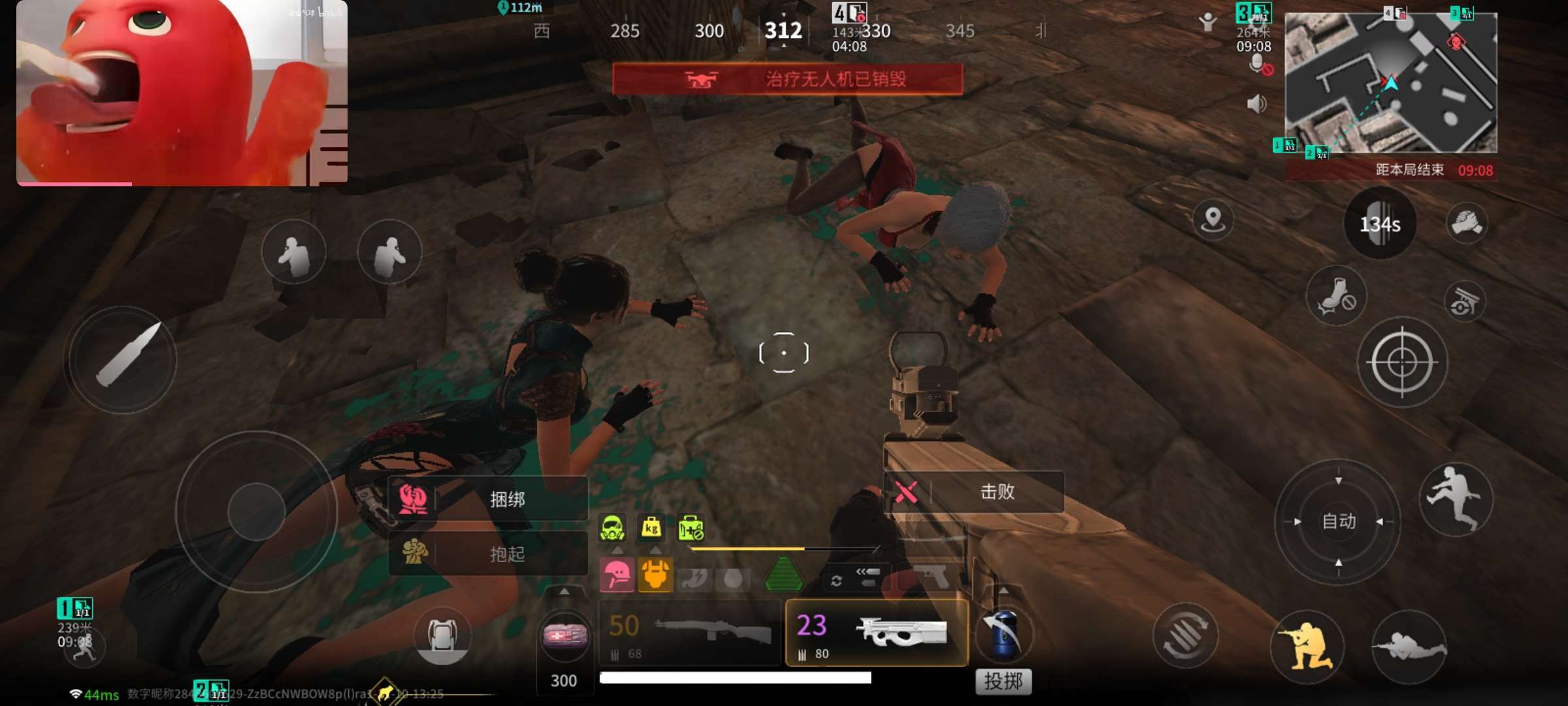Open the backpack inventory
Screen dimensions: 1568x706
coord(442,635)
